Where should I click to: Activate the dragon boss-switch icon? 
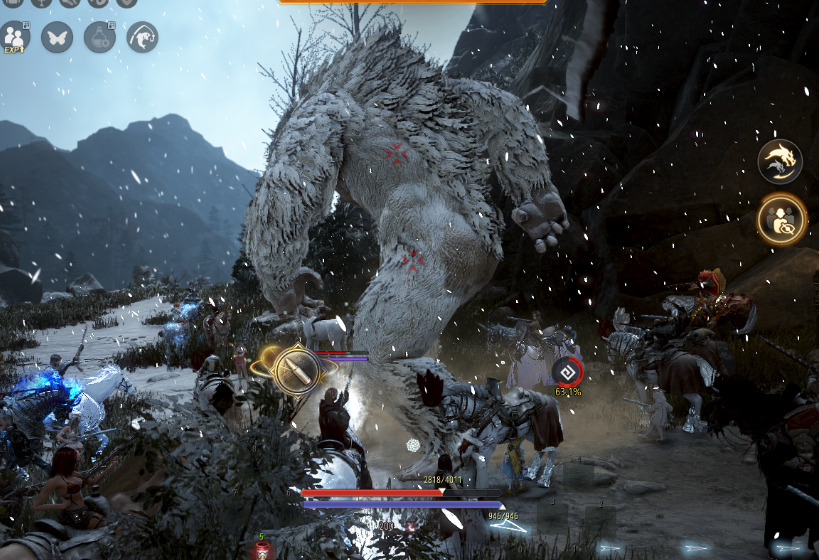pos(780,162)
